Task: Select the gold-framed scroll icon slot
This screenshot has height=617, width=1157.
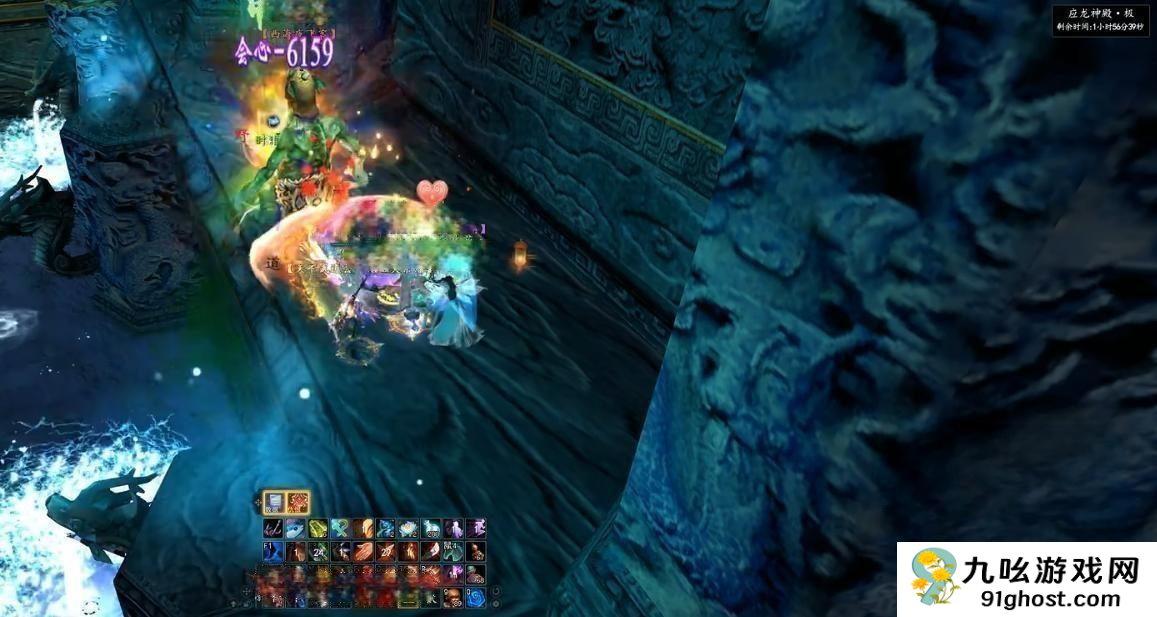Action: pos(274,502)
